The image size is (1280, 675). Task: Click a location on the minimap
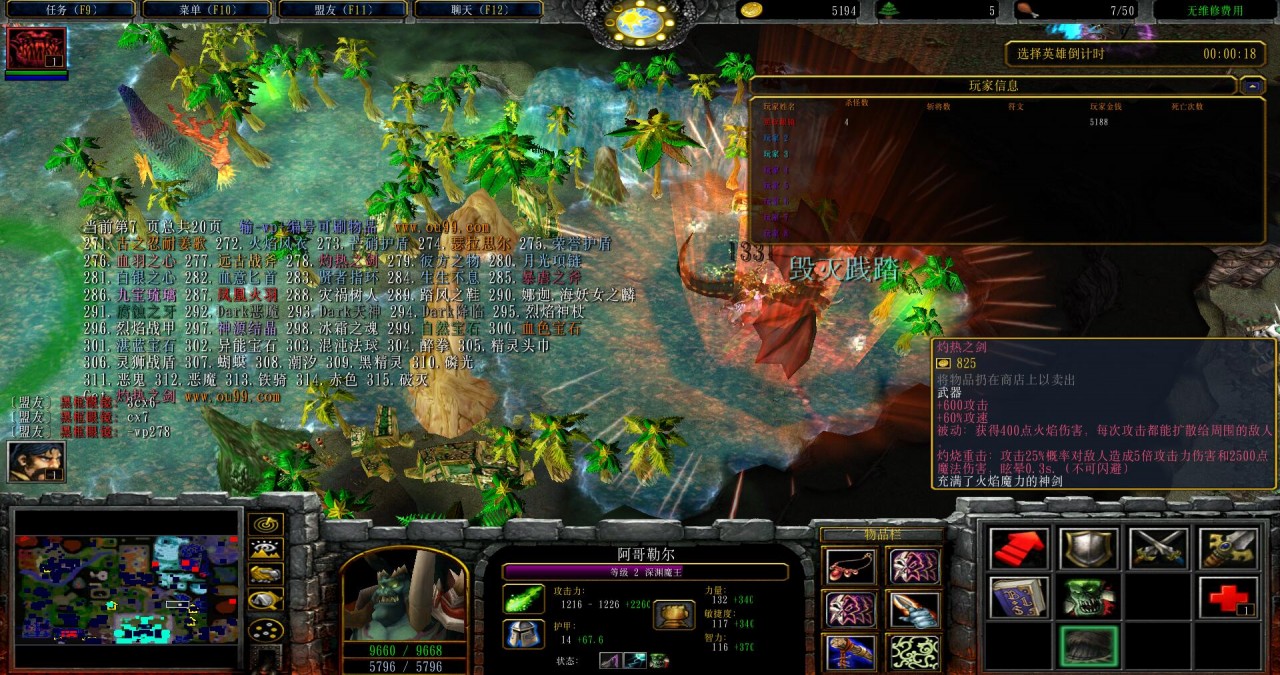[x=127, y=589]
